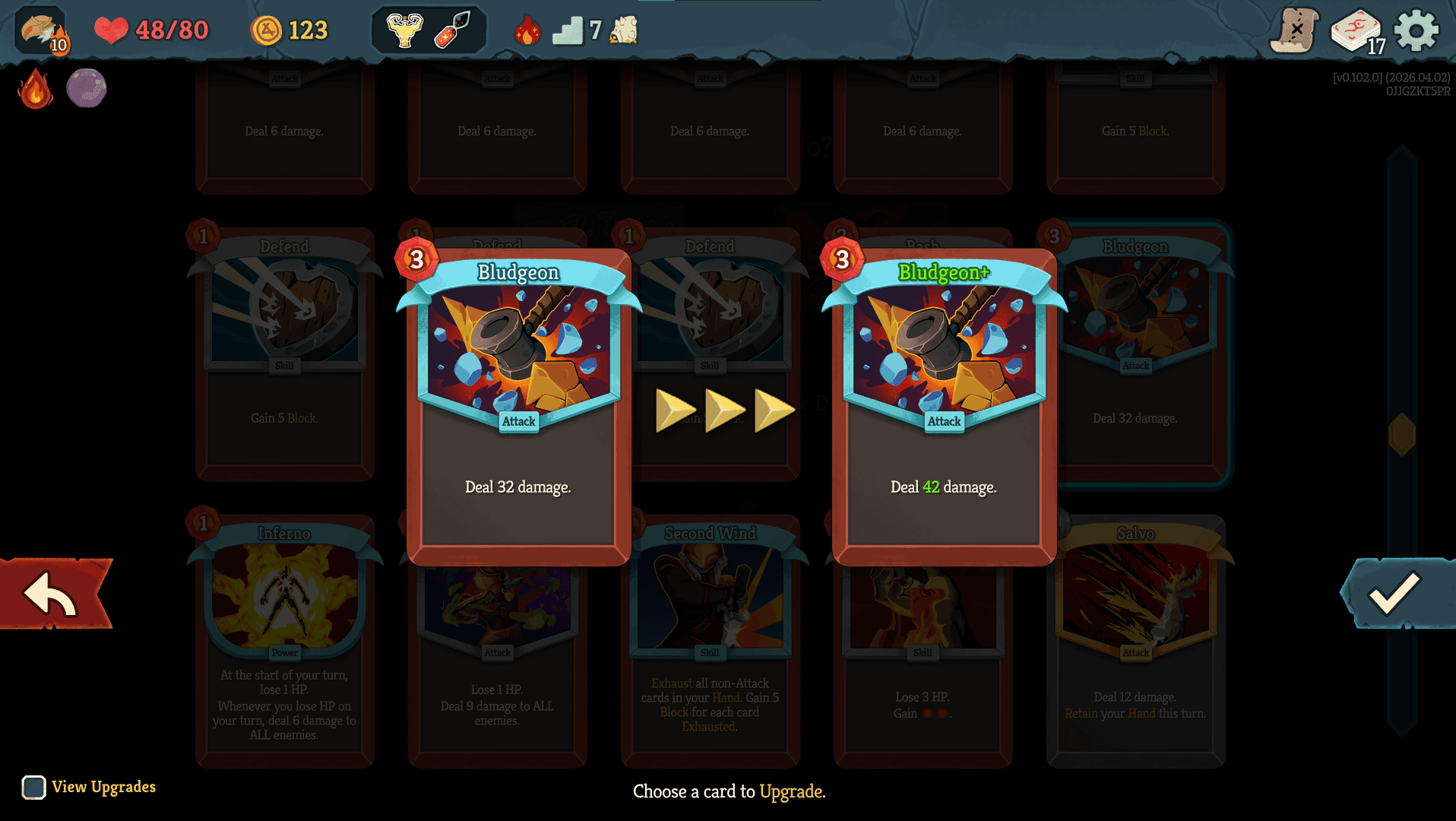Select the fire potion icon in top bar
Image resolution: width=1456 pixels, height=821 pixels.
coord(453,29)
